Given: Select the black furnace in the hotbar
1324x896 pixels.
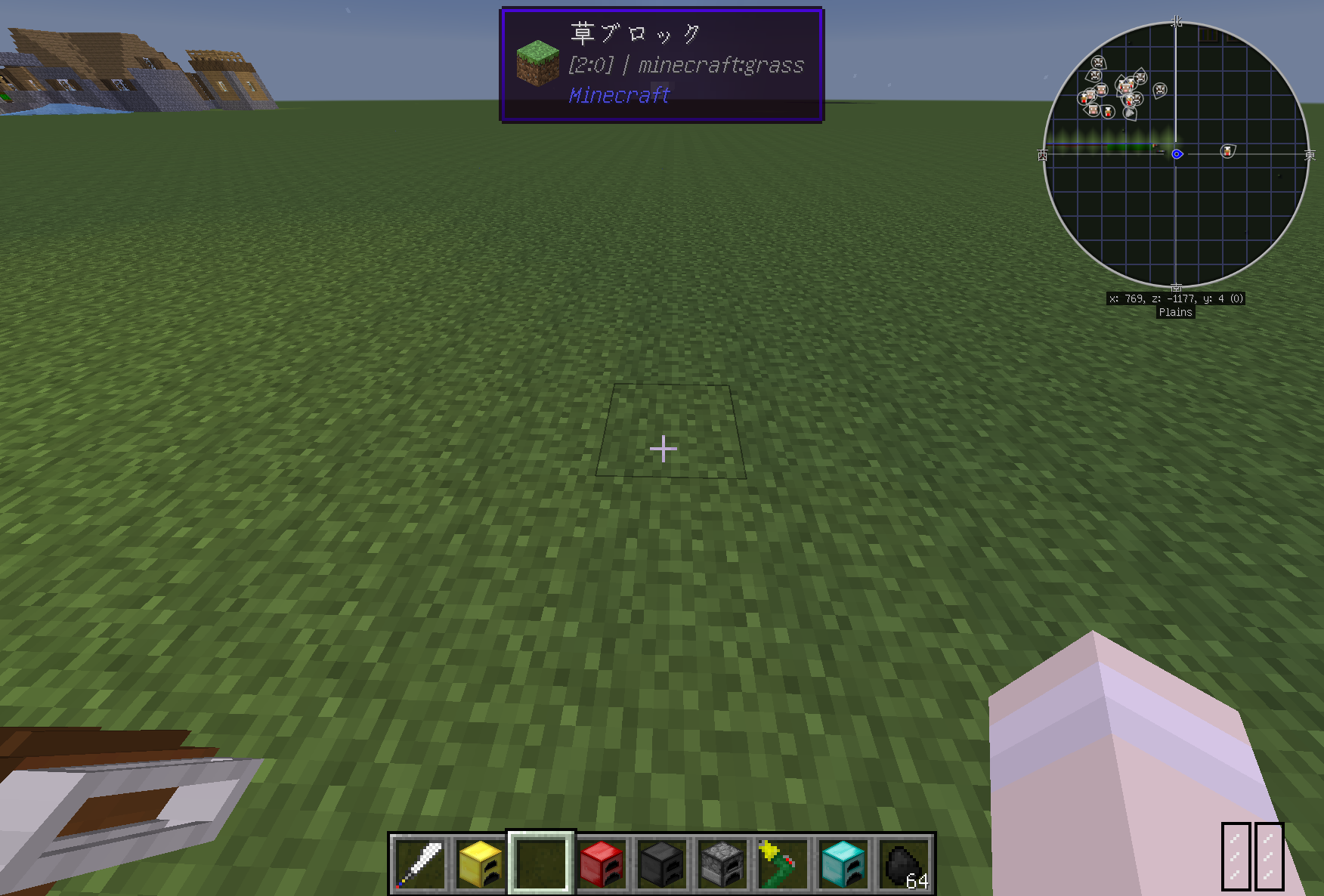Looking at the screenshot, I should pos(662,865).
